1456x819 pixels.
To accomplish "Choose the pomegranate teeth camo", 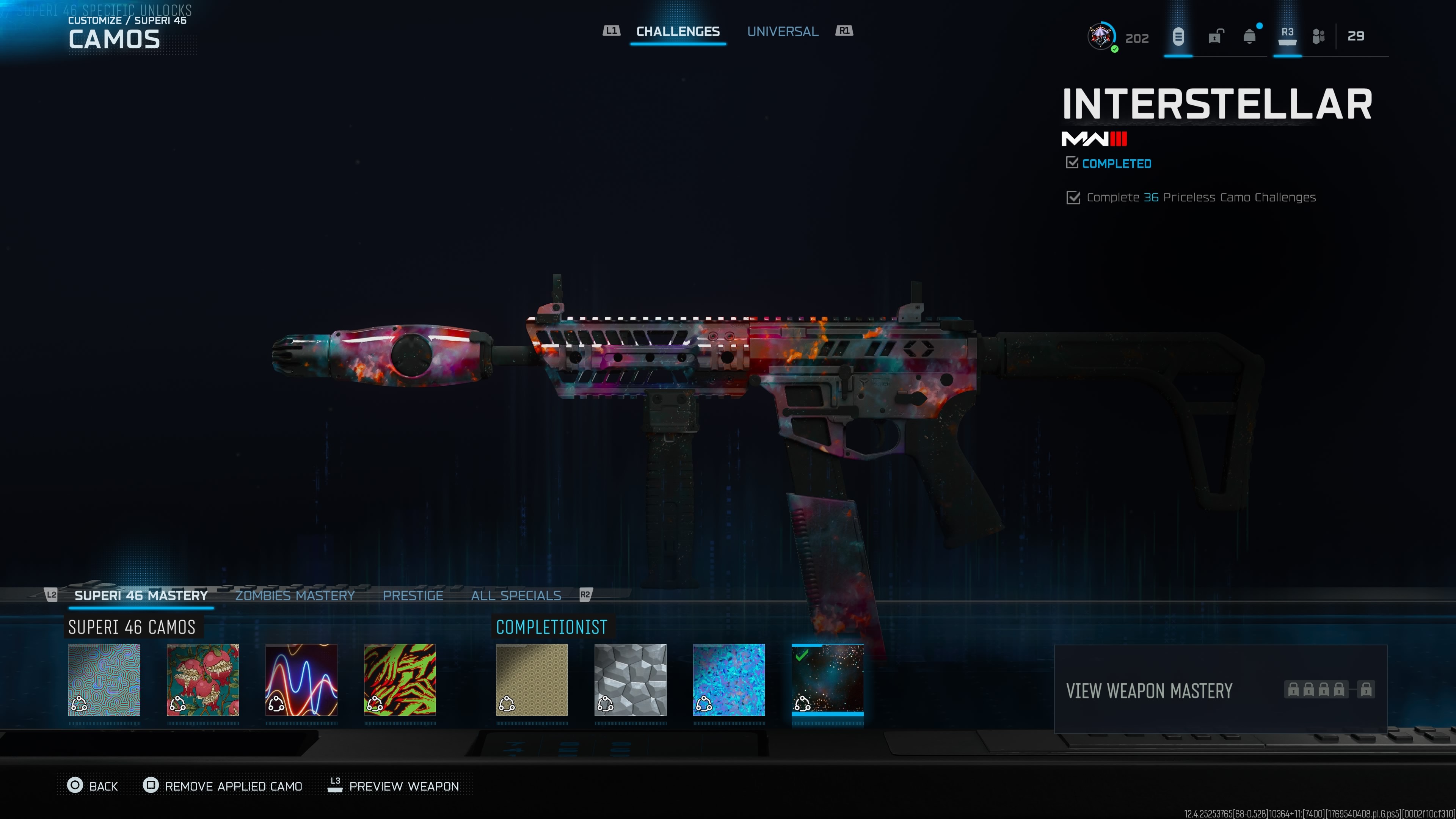I will pyautogui.click(x=203, y=679).
